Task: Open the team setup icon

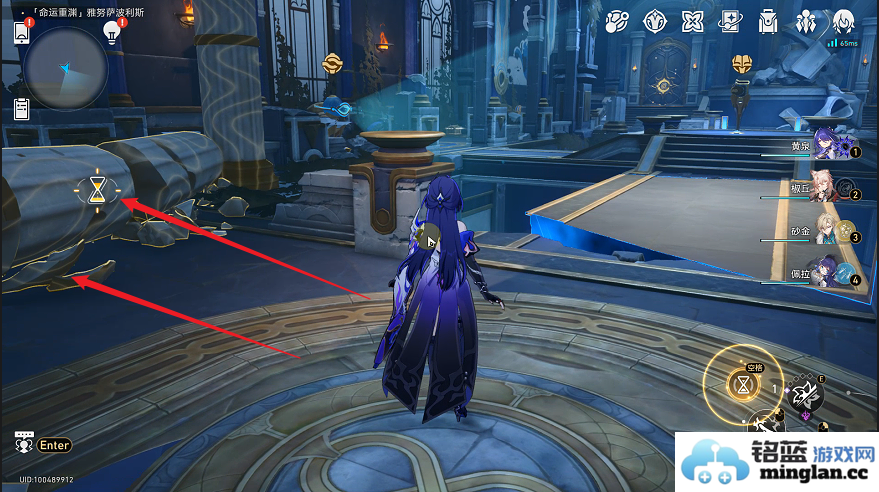Action: tap(806, 21)
